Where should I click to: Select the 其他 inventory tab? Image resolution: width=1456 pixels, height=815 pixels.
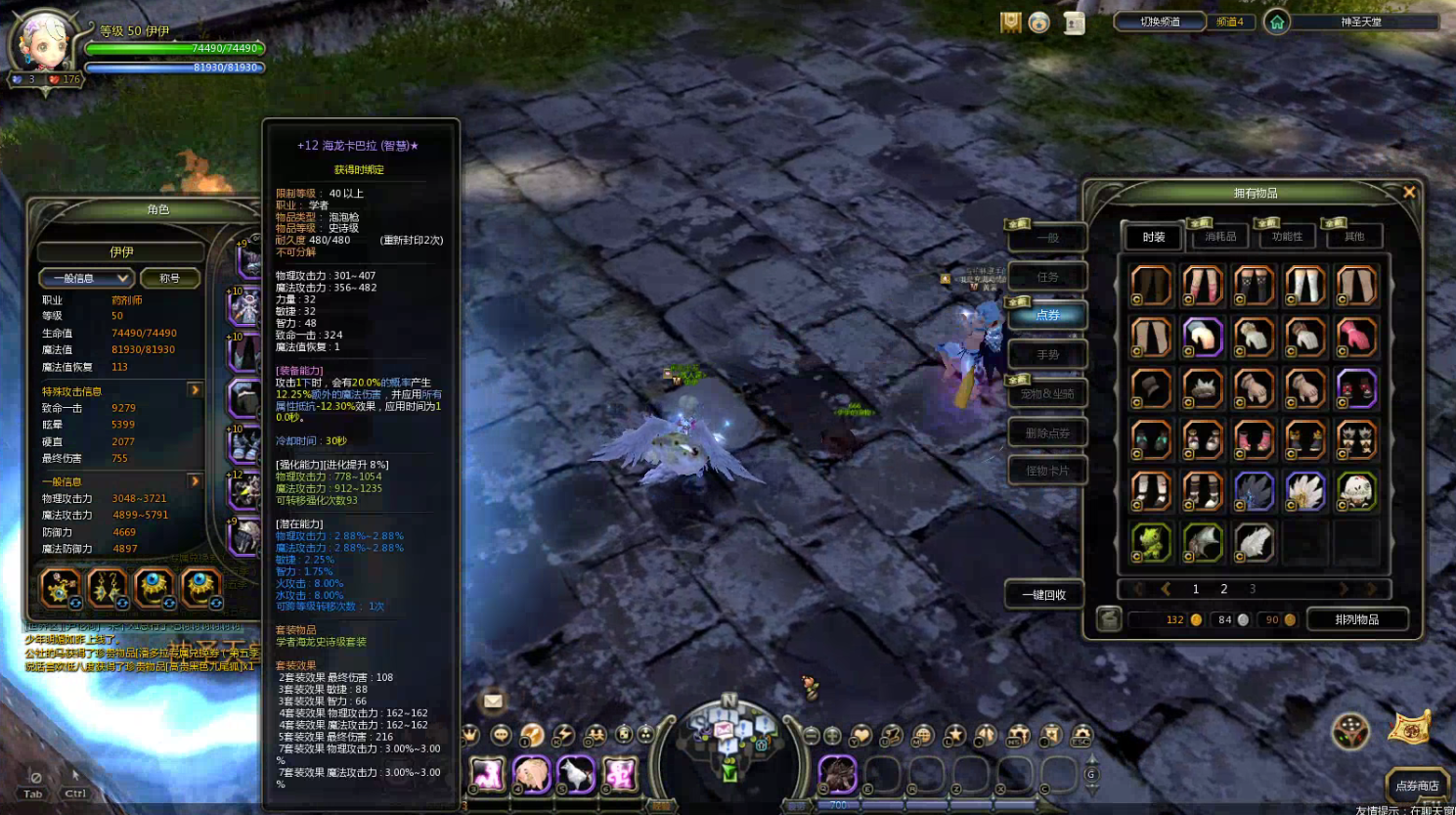[1354, 236]
